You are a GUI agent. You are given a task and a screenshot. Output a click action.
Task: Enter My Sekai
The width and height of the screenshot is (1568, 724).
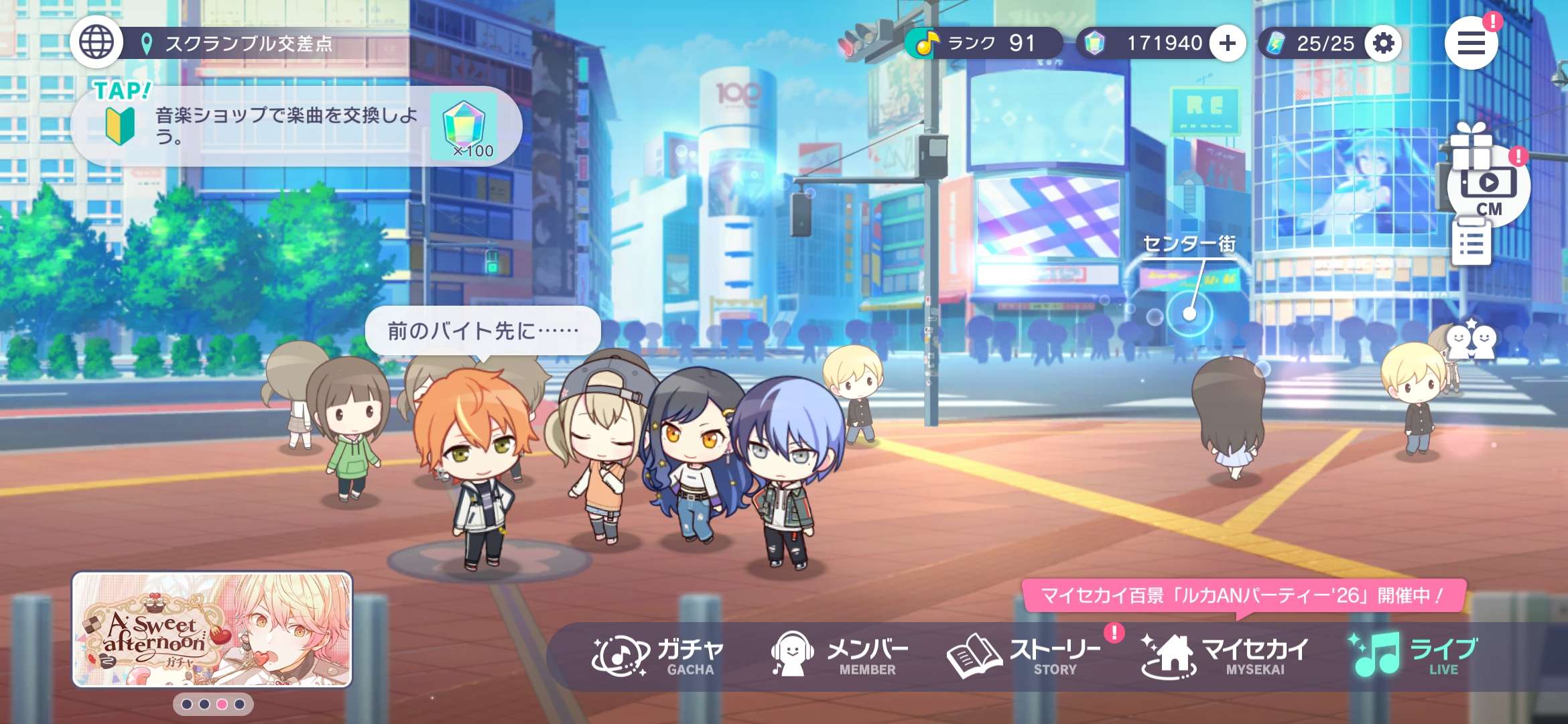1224,656
